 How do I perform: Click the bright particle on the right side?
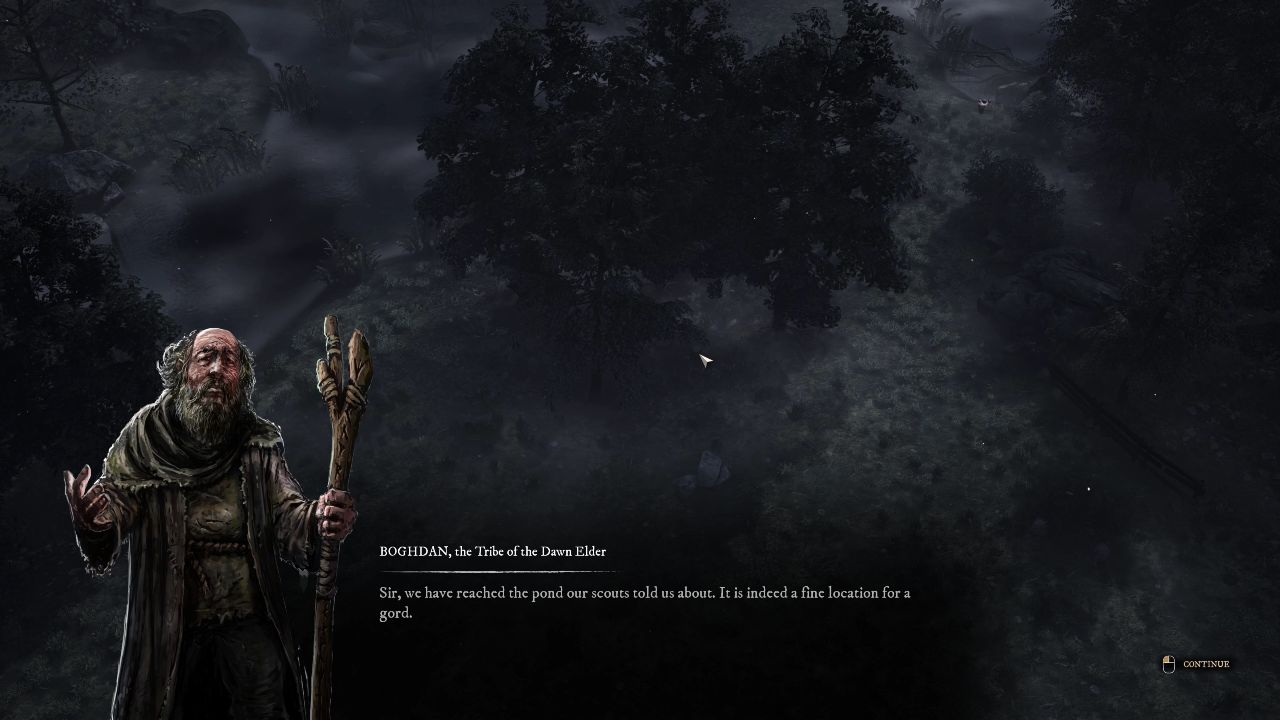(x=1089, y=487)
